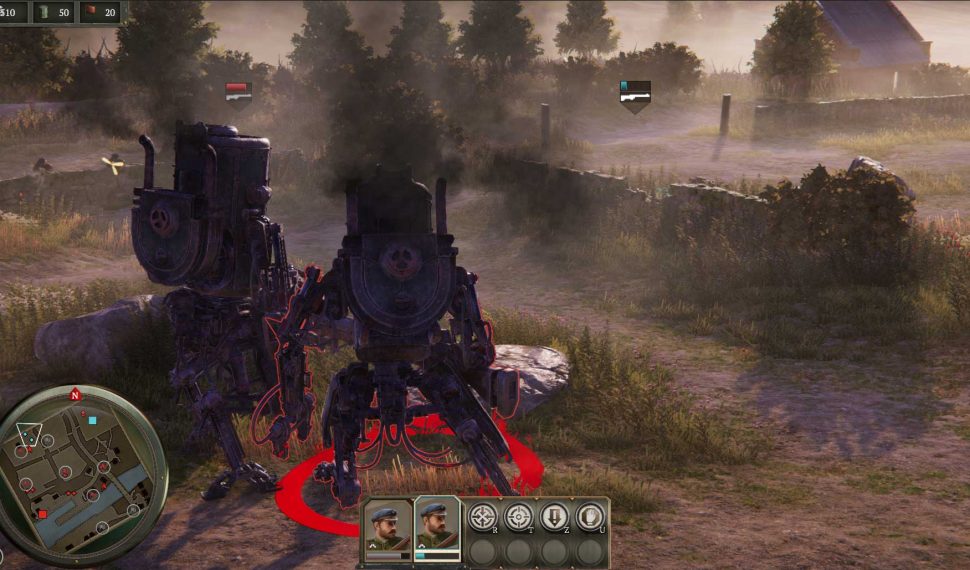Select the cyan friendly rifle unit marker

(x=635, y=93)
